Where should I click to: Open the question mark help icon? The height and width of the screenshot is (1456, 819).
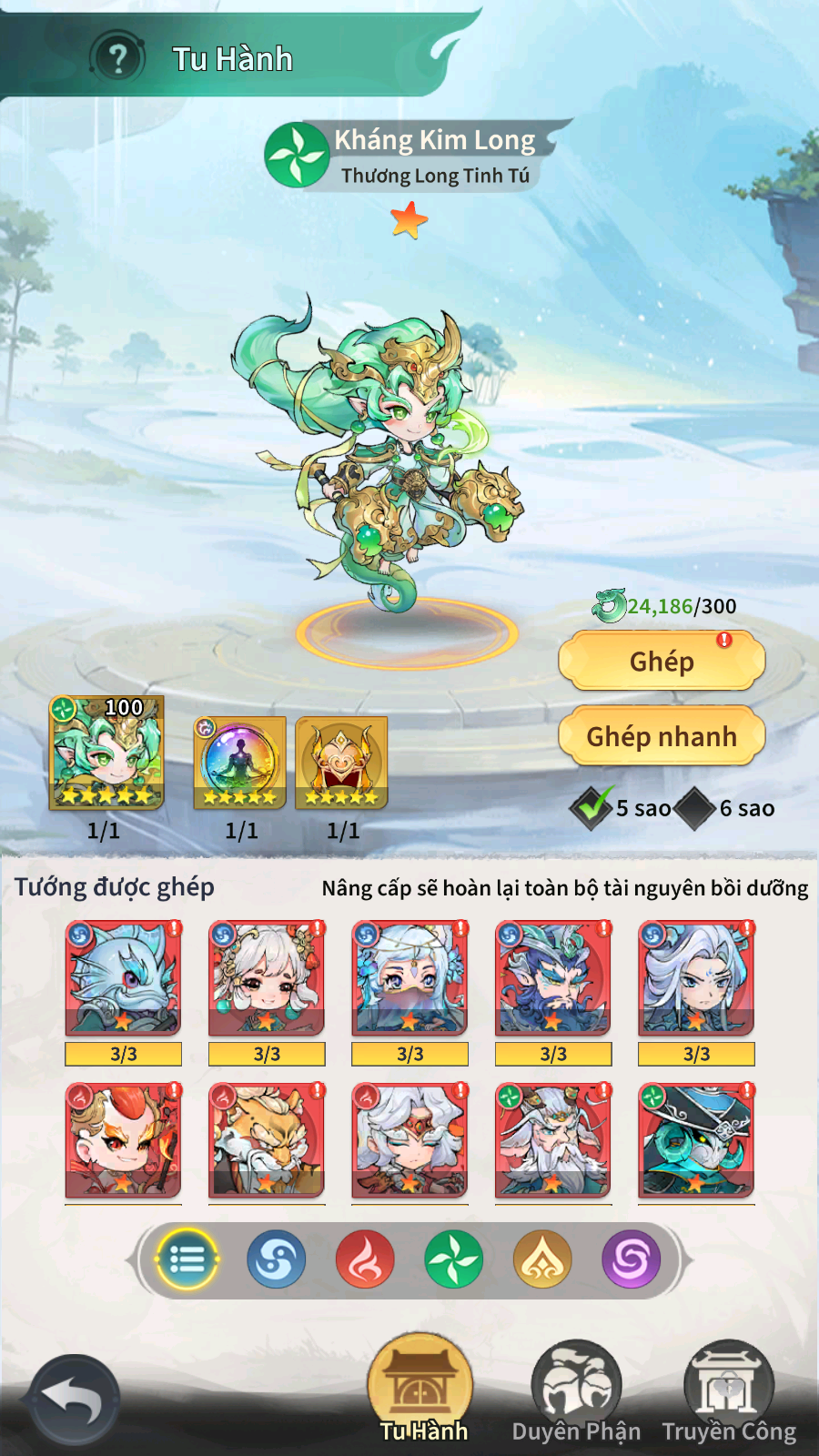[117, 58]
